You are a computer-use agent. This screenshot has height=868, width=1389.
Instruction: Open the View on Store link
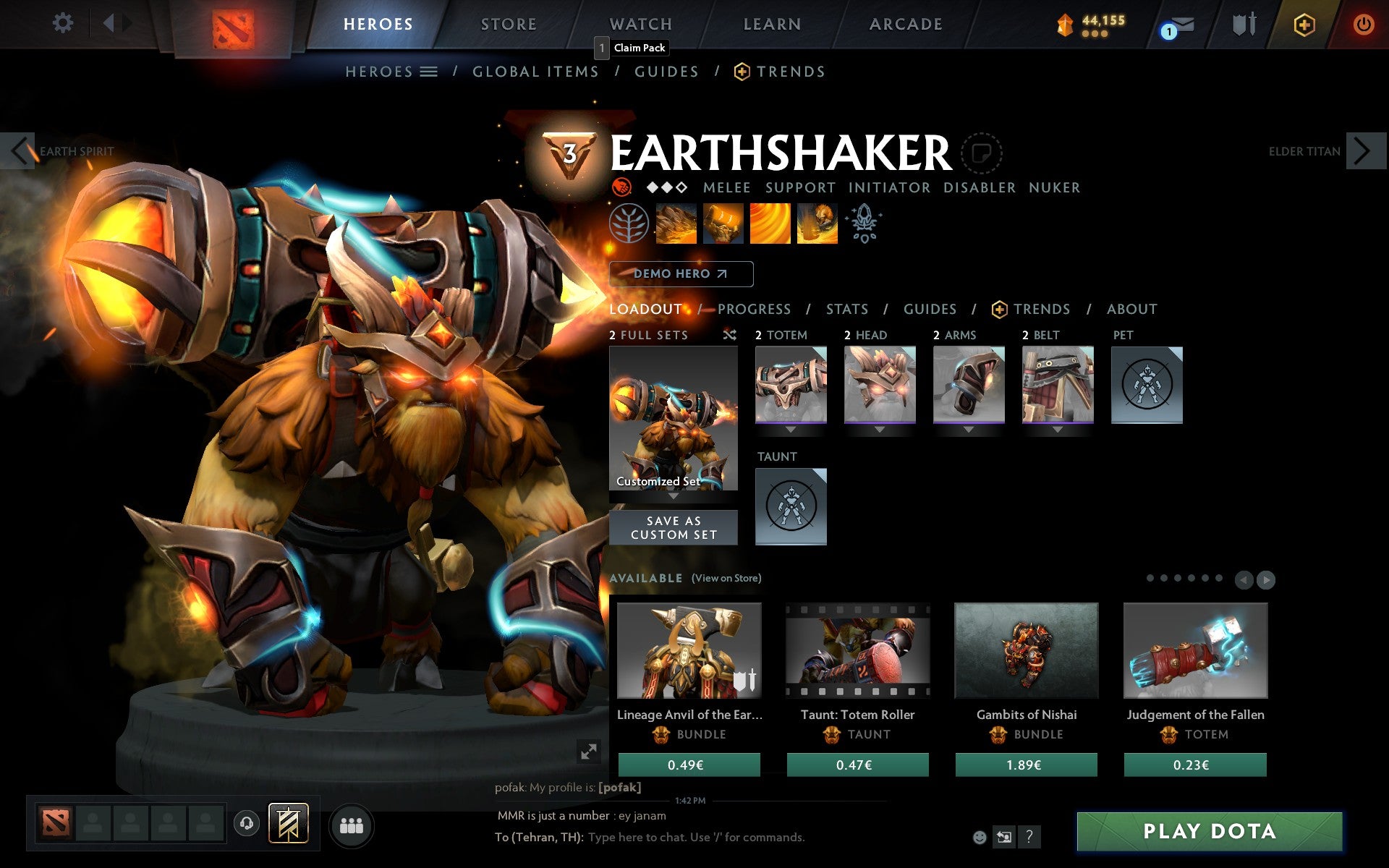click(x=726, y=579)
